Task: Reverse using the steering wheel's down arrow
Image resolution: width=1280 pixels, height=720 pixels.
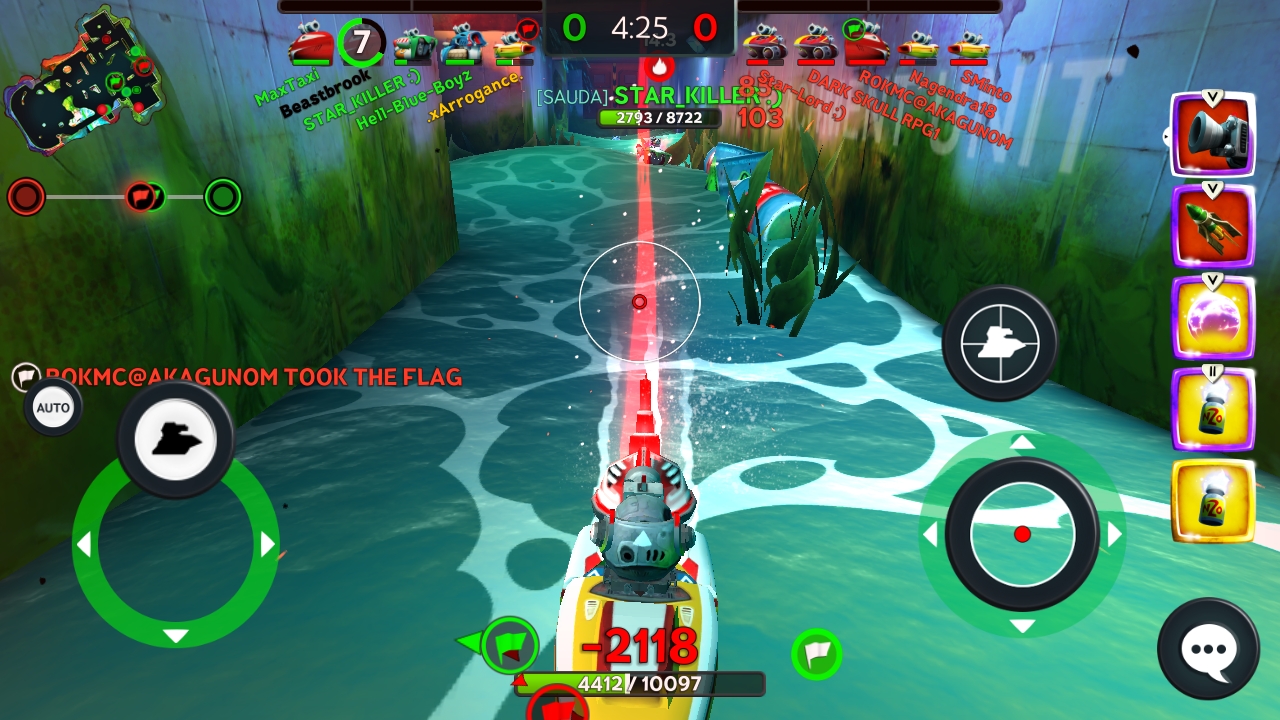Action: (176, 636)
